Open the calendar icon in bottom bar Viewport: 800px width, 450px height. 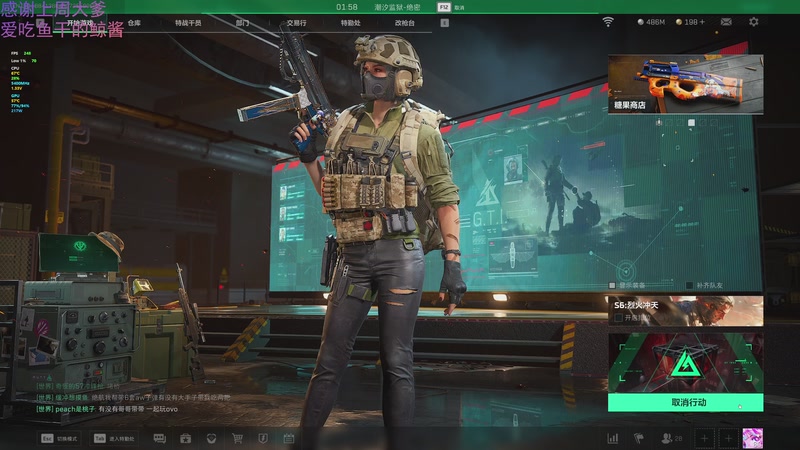tap(289, 438)
